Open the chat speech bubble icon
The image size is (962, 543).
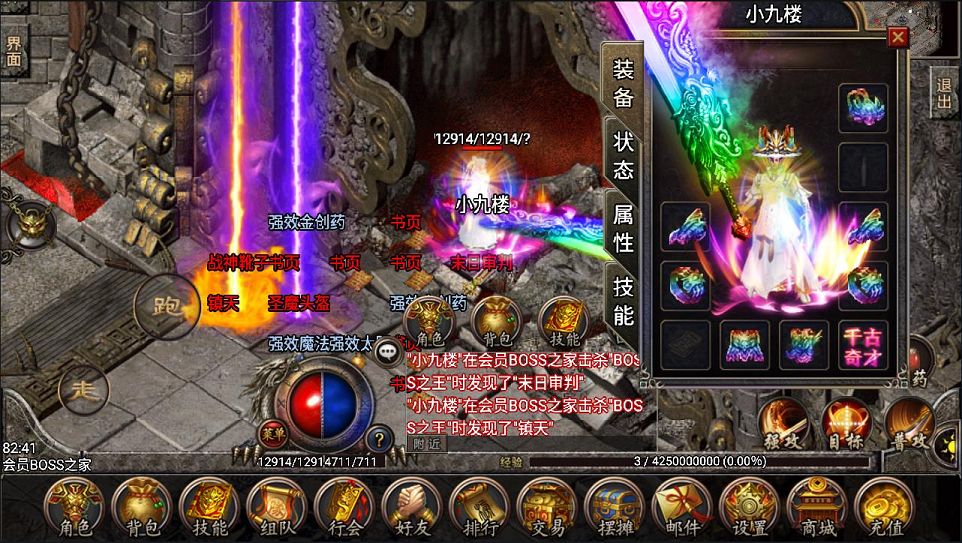click(x=387, y=352)
